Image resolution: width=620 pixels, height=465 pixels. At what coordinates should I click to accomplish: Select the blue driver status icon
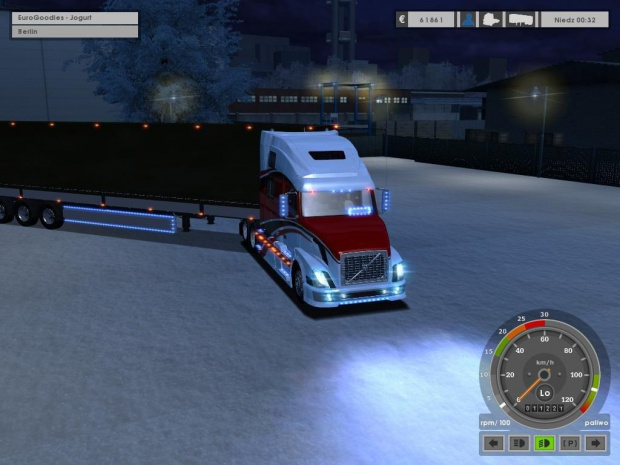tap(467, 19)
